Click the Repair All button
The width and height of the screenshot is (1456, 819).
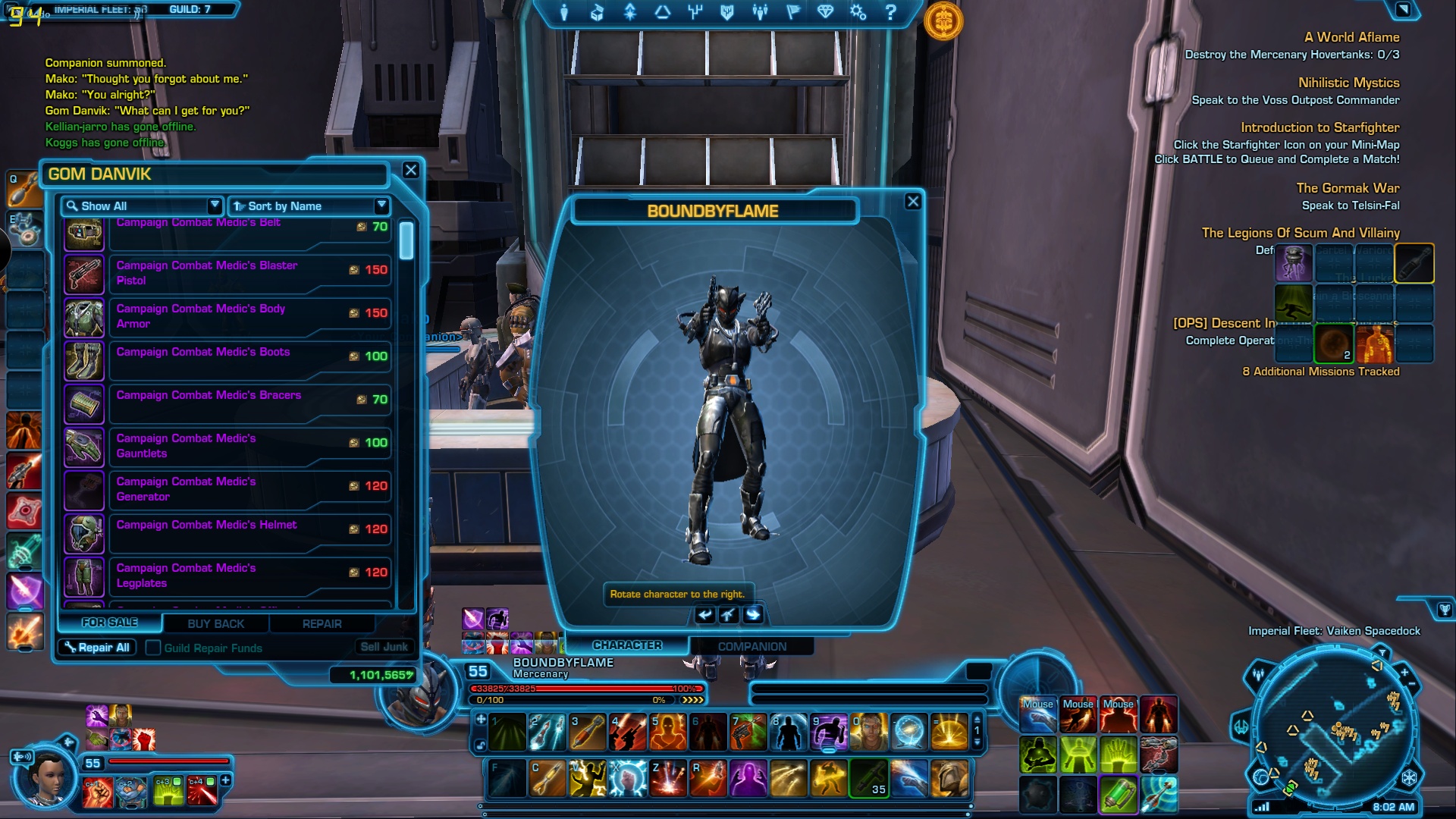97,648
